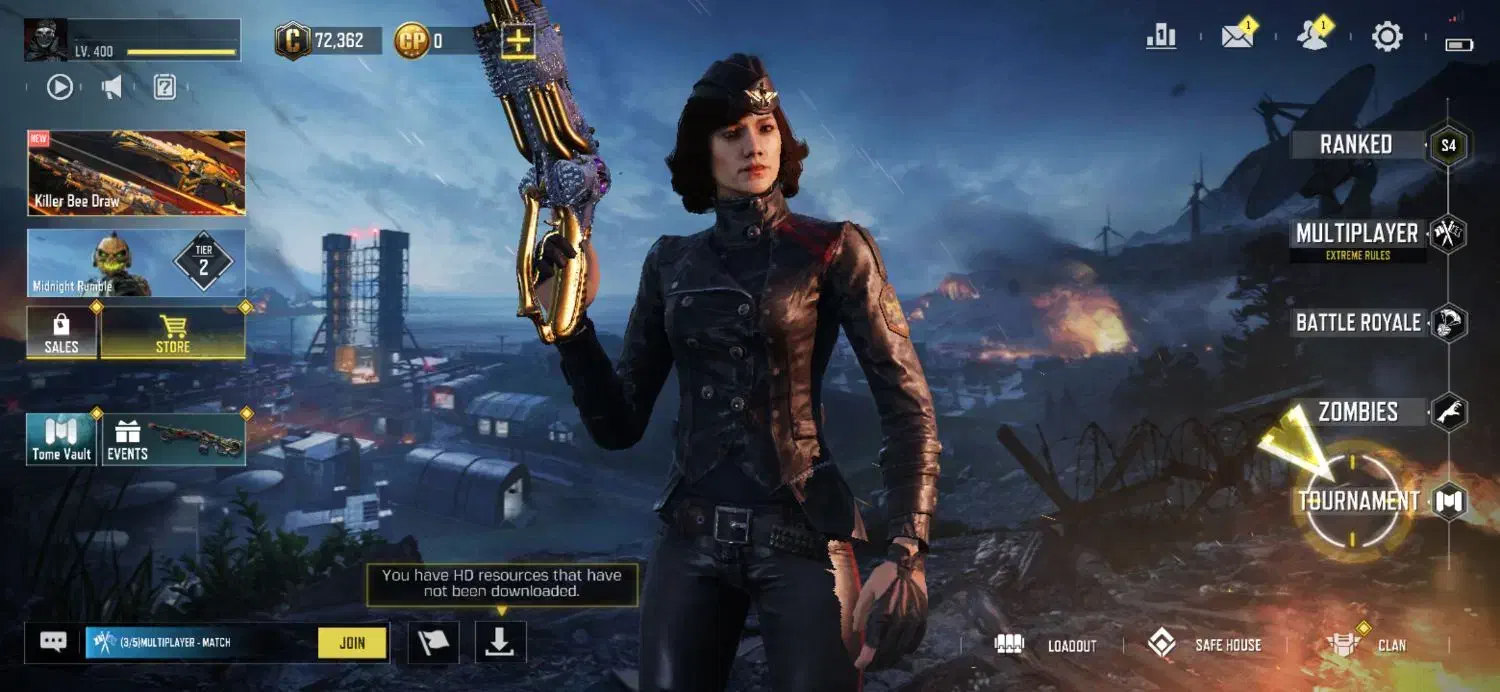The width and height of the screenshot is (1500, 692).
Task: Open the player profile avatar
Action: (46, 40)
